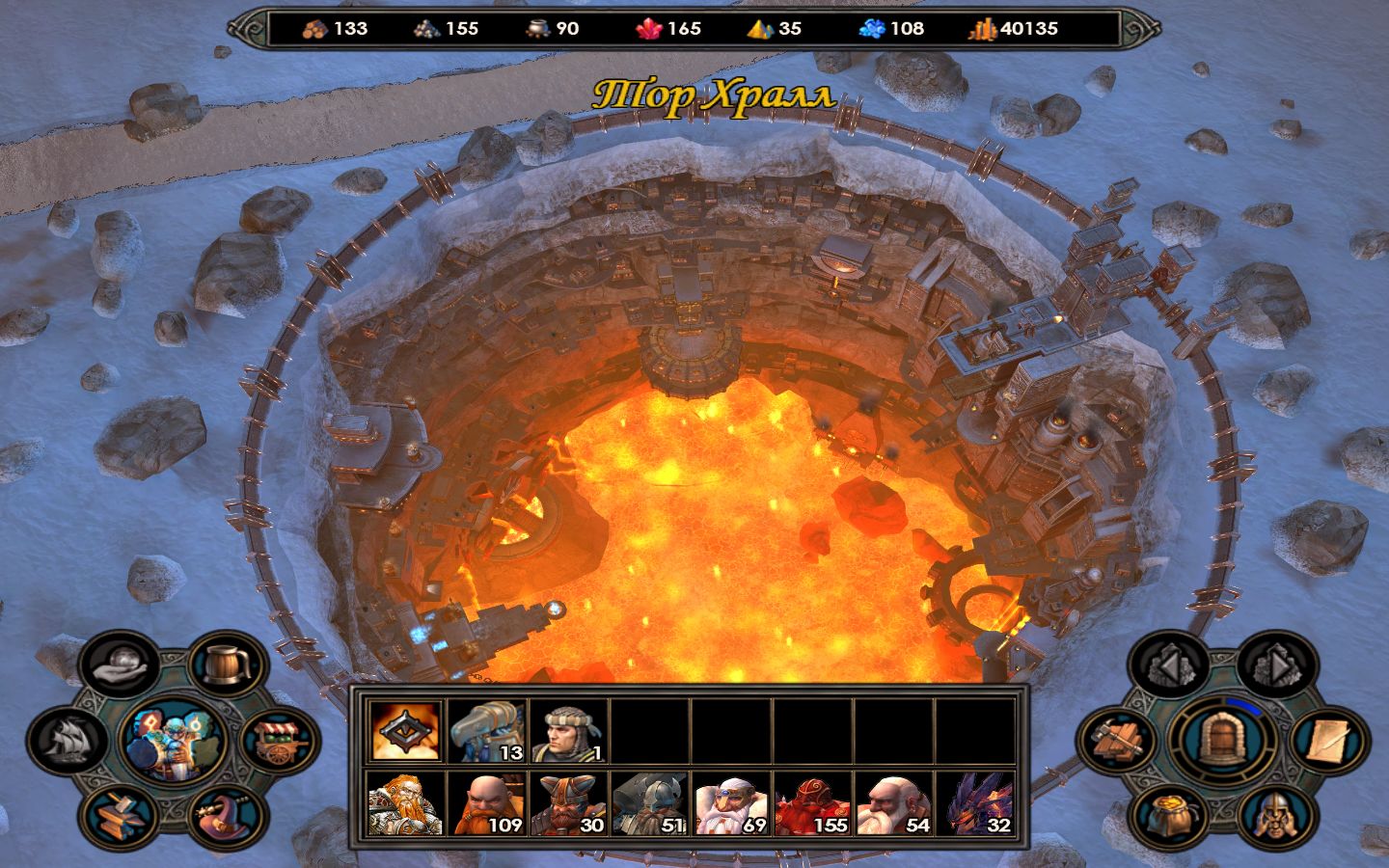Leave town via the arched door button
This screenshot has width=1389, height=868.
[x=1221, y=740]
